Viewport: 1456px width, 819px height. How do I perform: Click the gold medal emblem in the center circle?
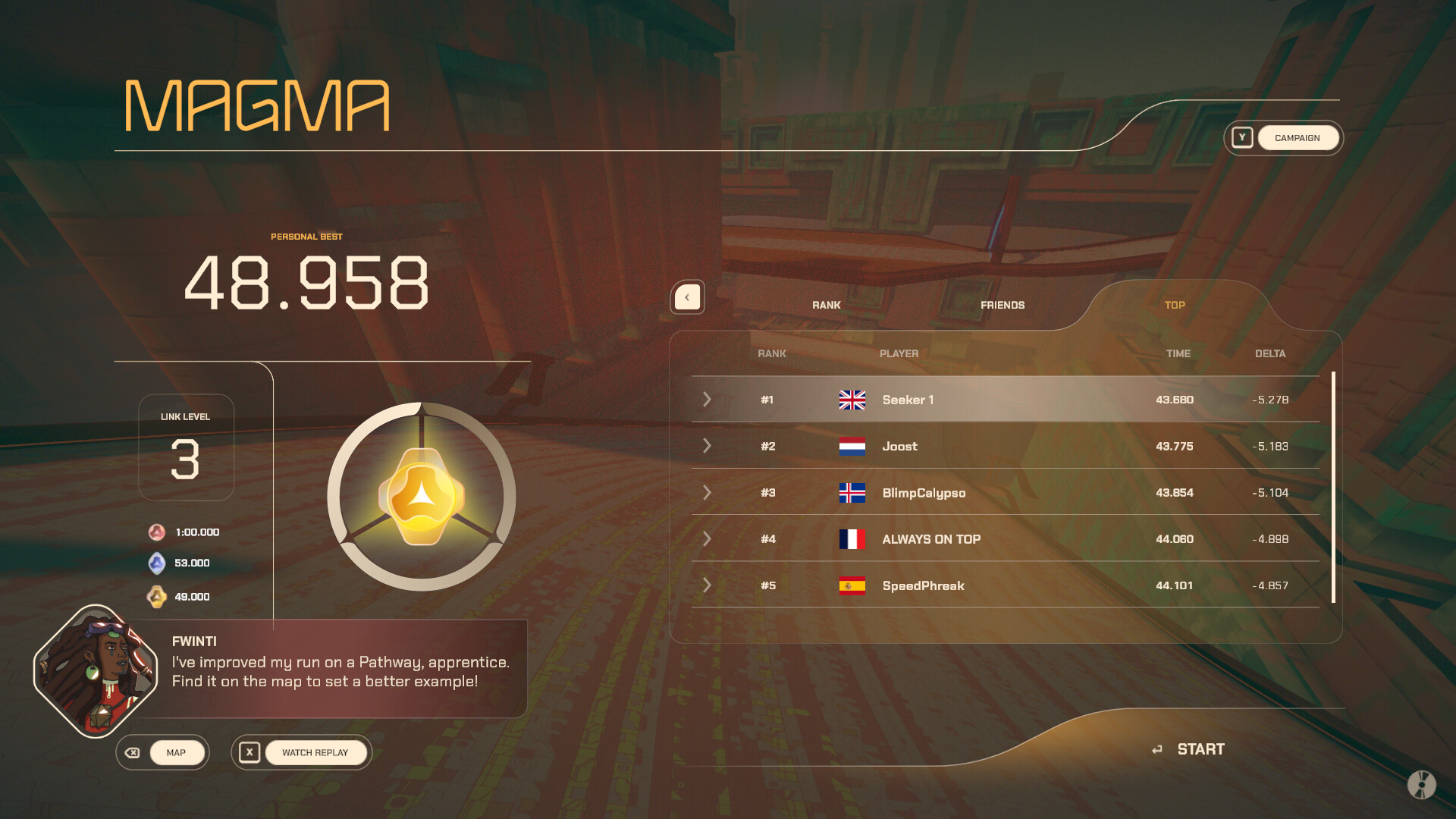(x=421, y=494)
